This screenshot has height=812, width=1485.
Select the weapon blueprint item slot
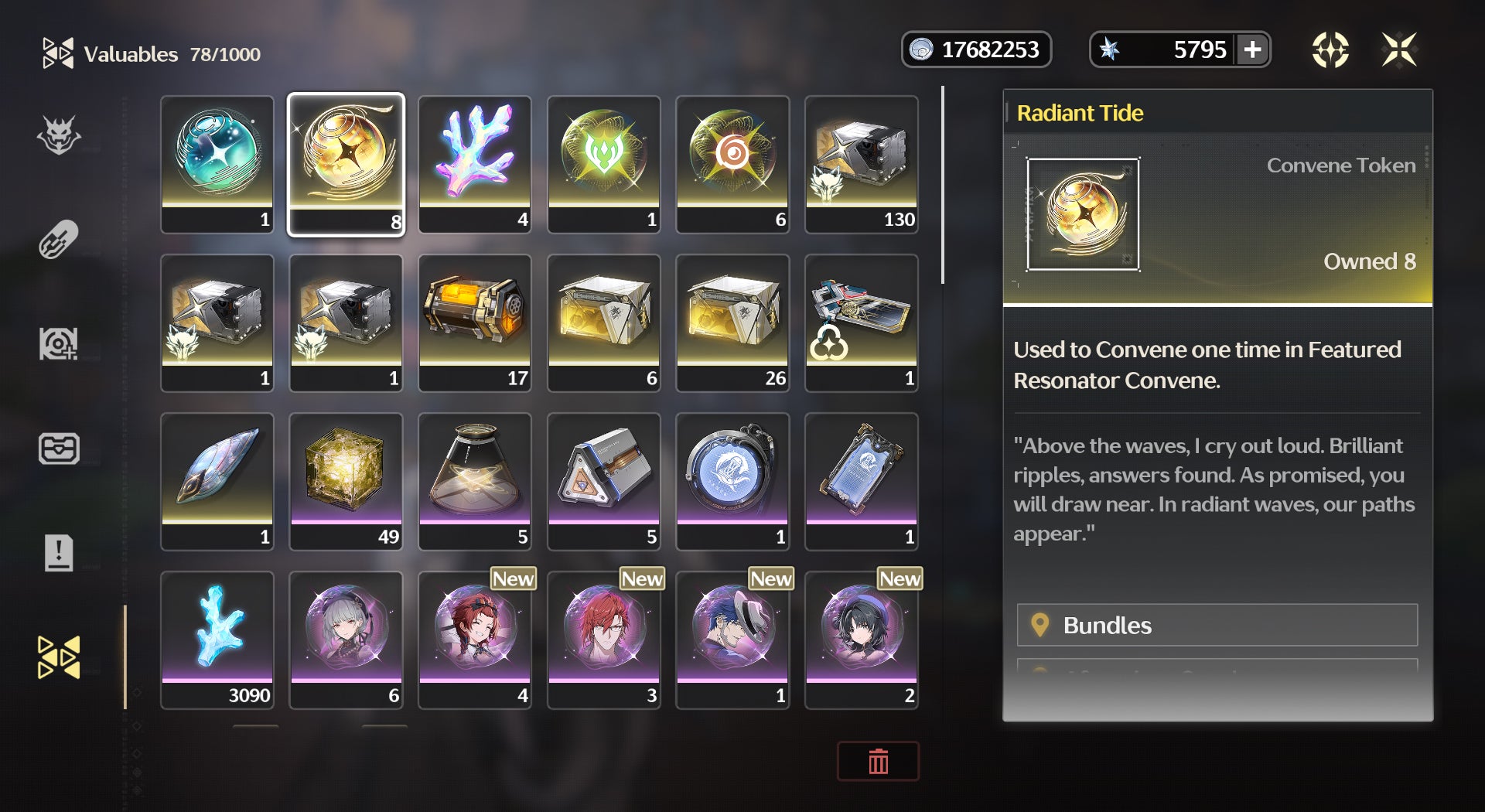pos(862,322)
